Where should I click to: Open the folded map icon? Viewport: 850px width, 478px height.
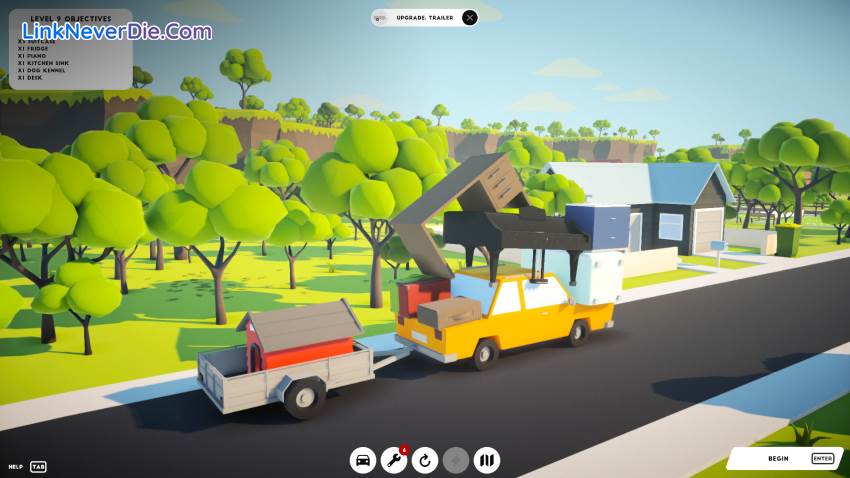click(487, 460)
